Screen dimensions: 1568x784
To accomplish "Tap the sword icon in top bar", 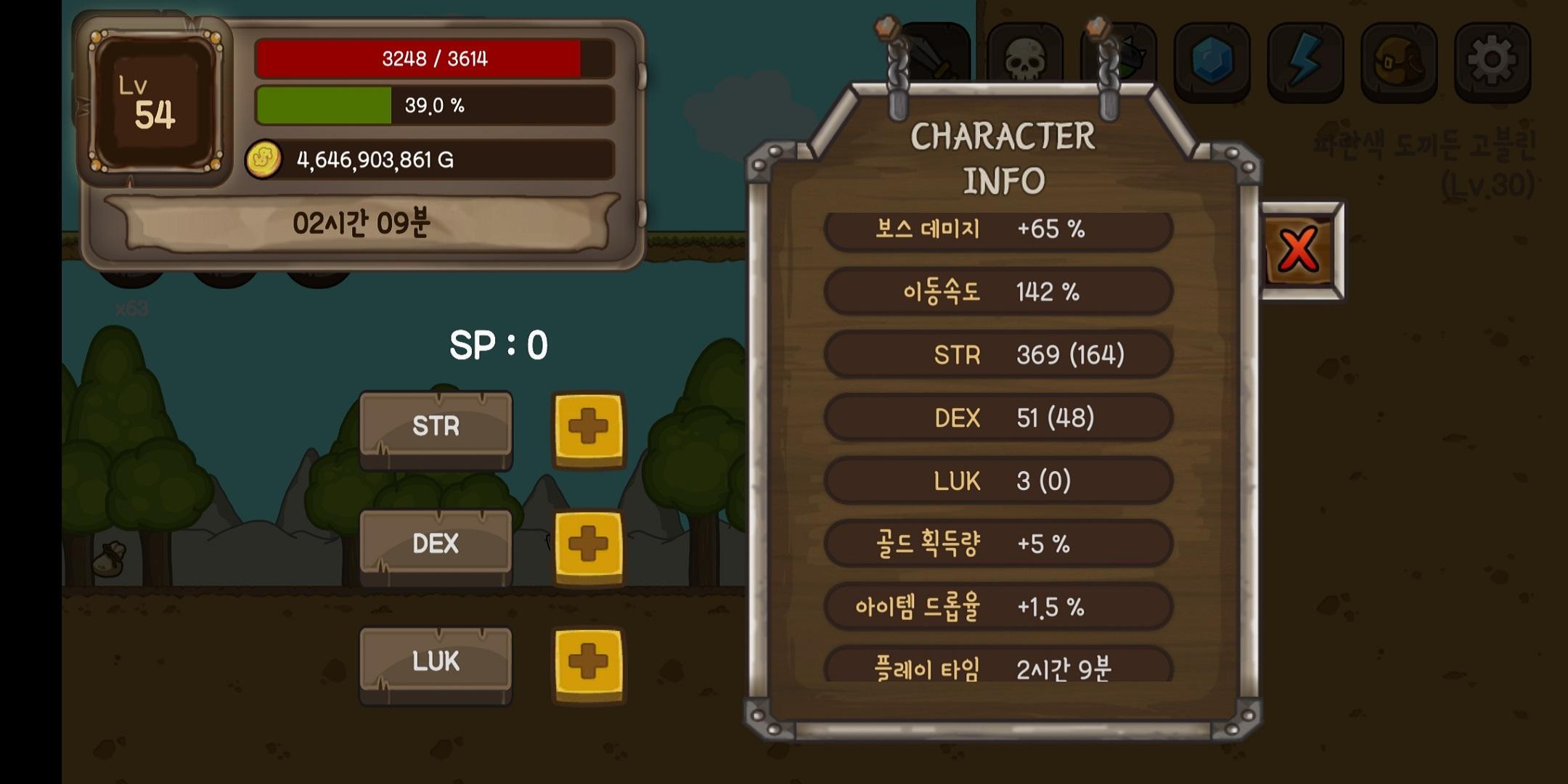I will coord(936,54).
